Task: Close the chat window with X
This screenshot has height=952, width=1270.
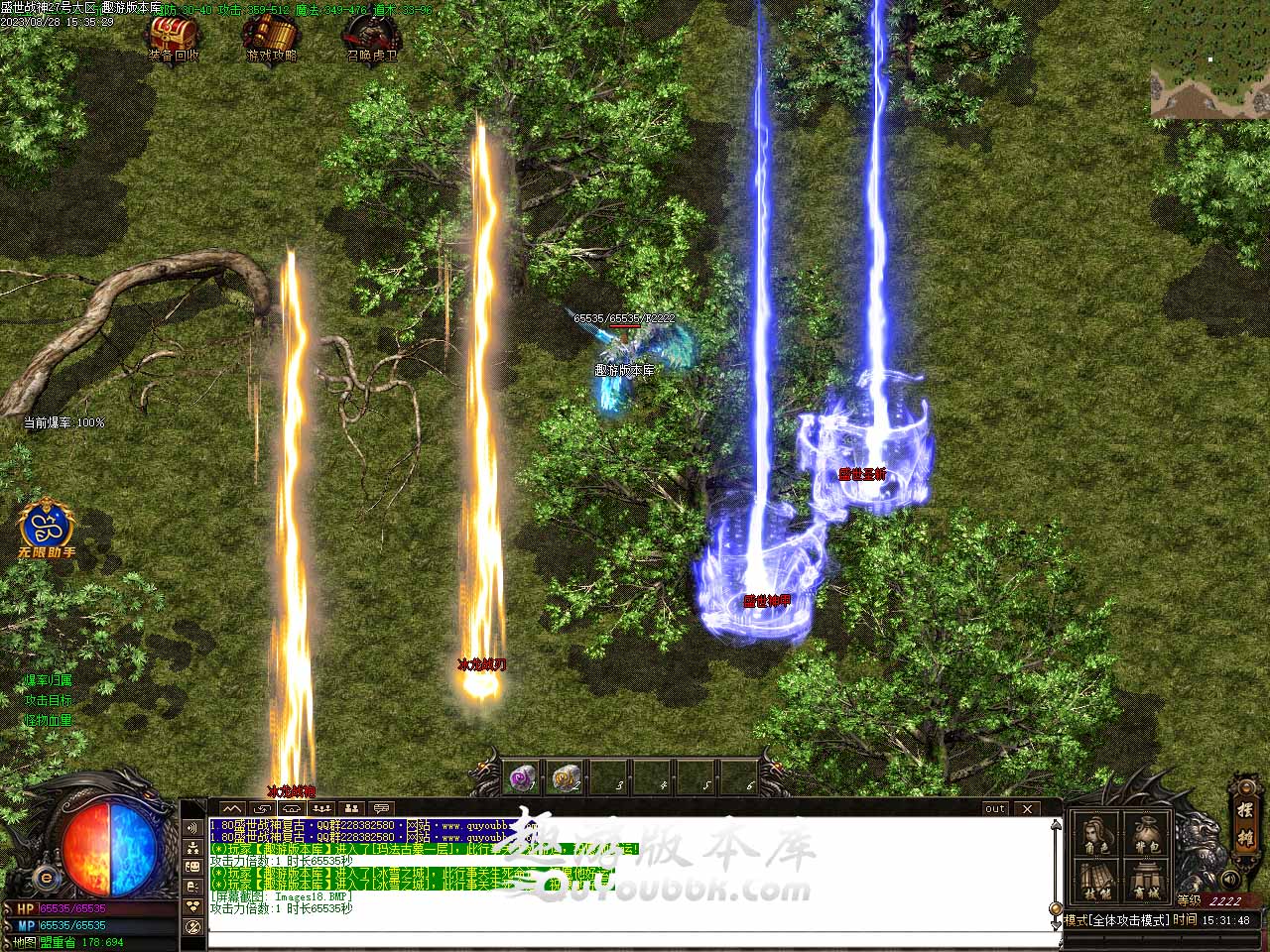Action: click(x=1028, y=809)
